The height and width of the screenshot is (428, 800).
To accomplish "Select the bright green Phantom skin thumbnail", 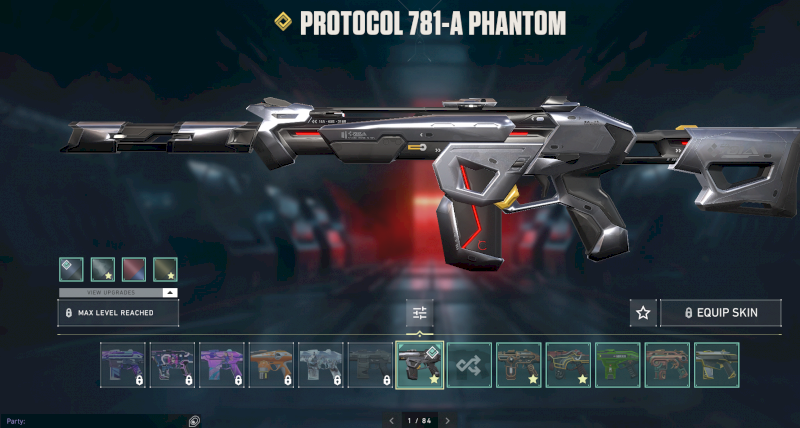I will (617, 365).
